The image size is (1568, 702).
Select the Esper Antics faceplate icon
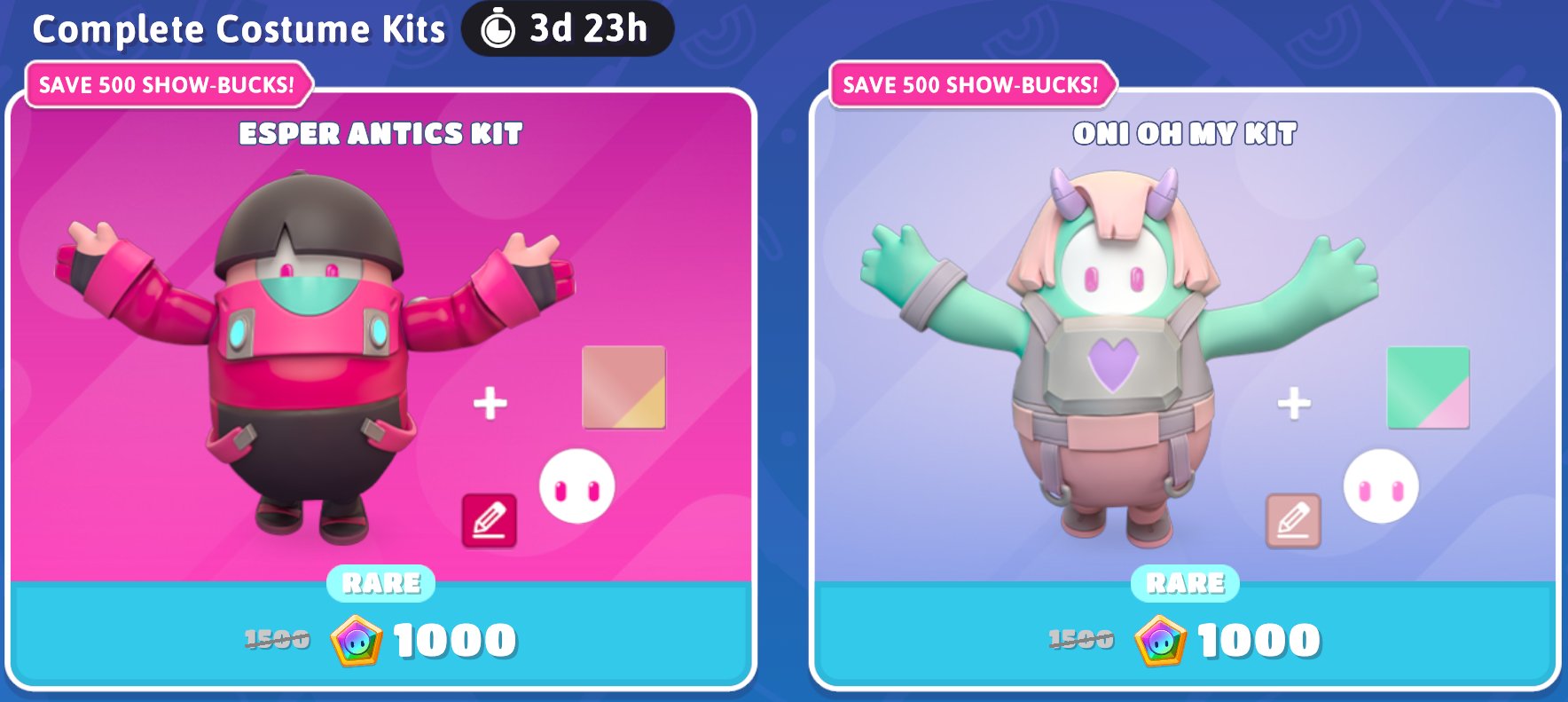point(576,486)
